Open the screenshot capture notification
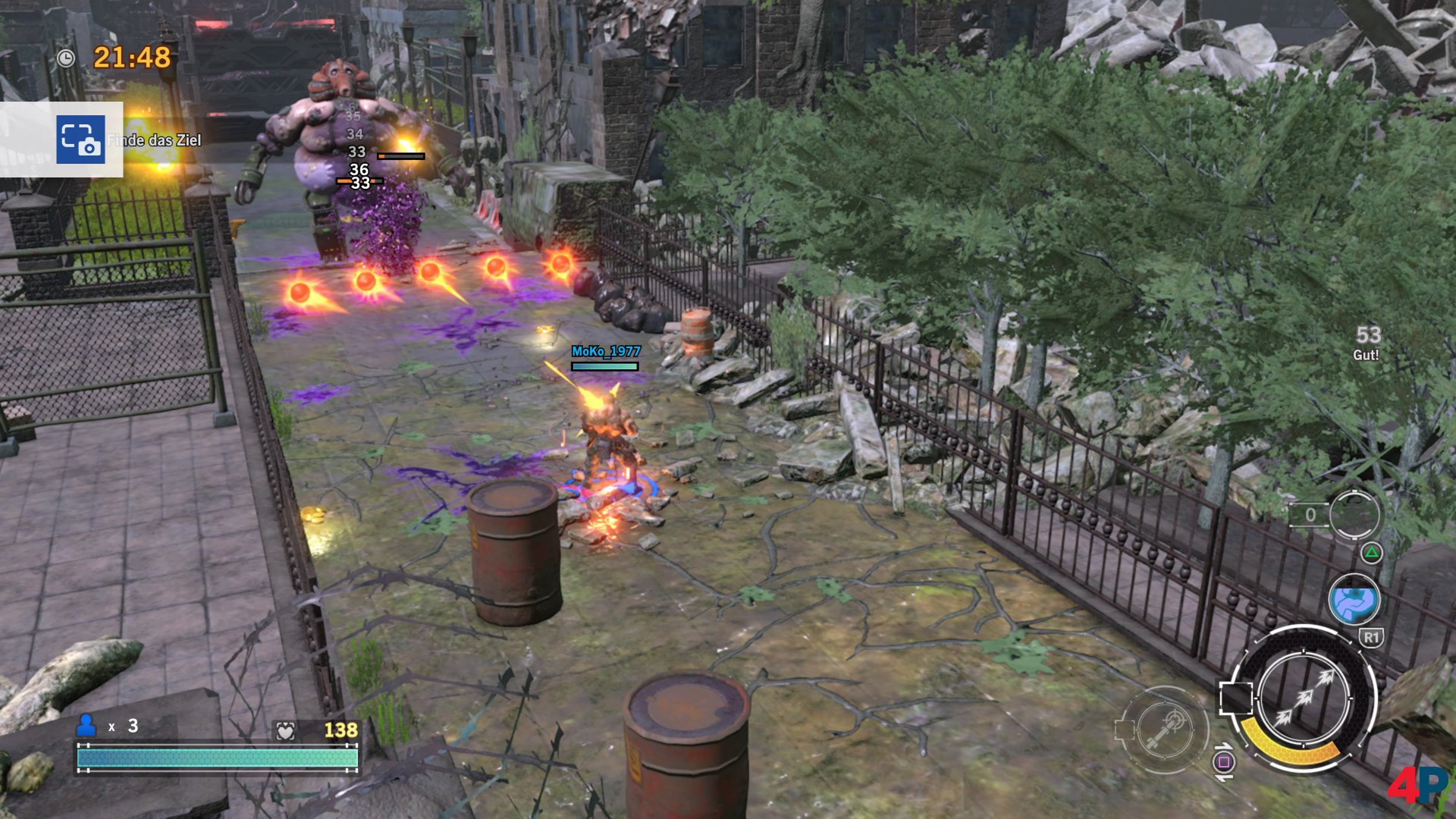This screenshot has height=819, width=1456. [80, 140]
